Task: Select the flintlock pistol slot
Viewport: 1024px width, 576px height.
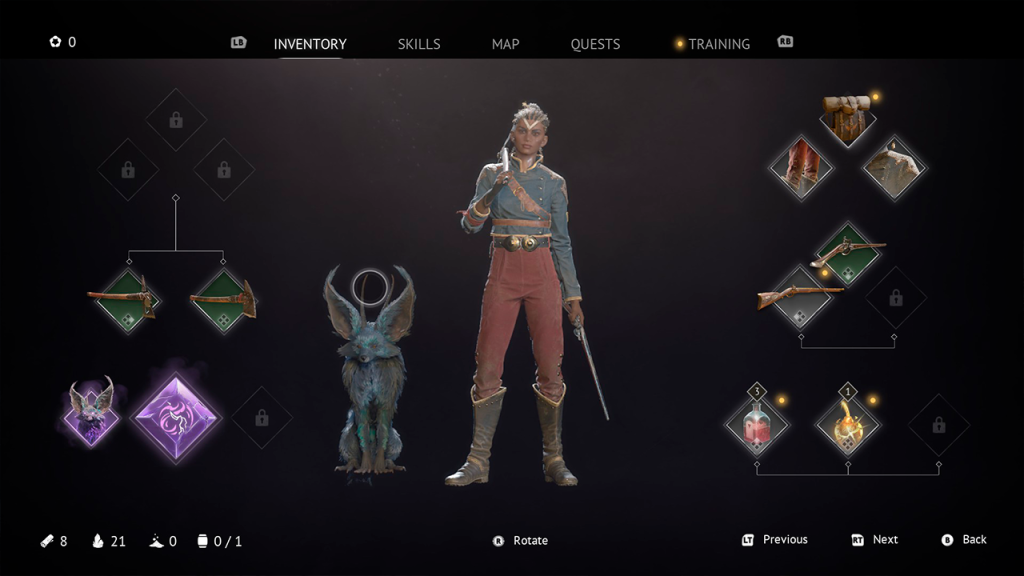Action: (847, 254)
